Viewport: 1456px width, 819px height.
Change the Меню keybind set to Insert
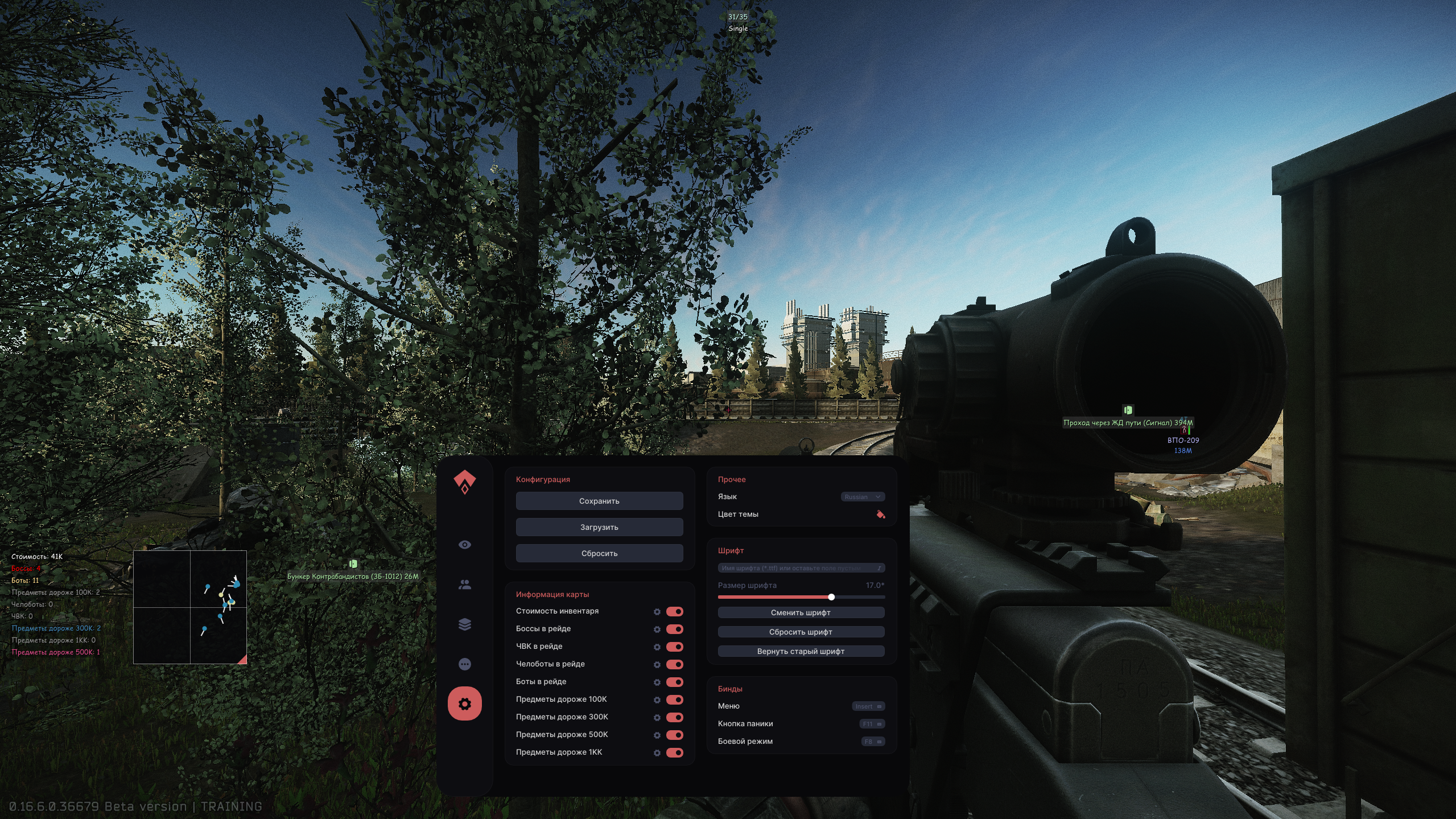867,706
